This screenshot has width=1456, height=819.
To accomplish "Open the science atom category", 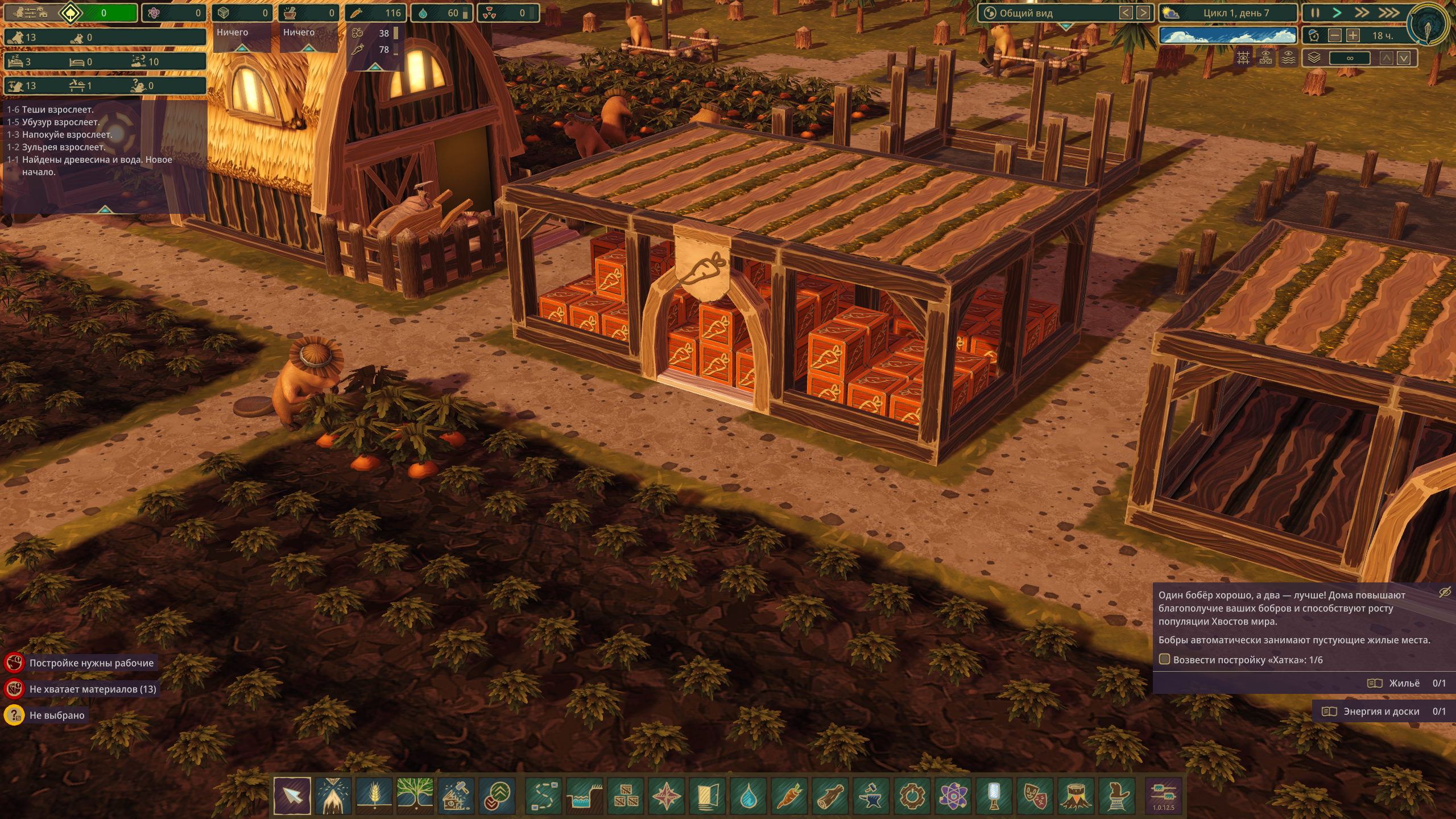I will click(x=953, y=795).
